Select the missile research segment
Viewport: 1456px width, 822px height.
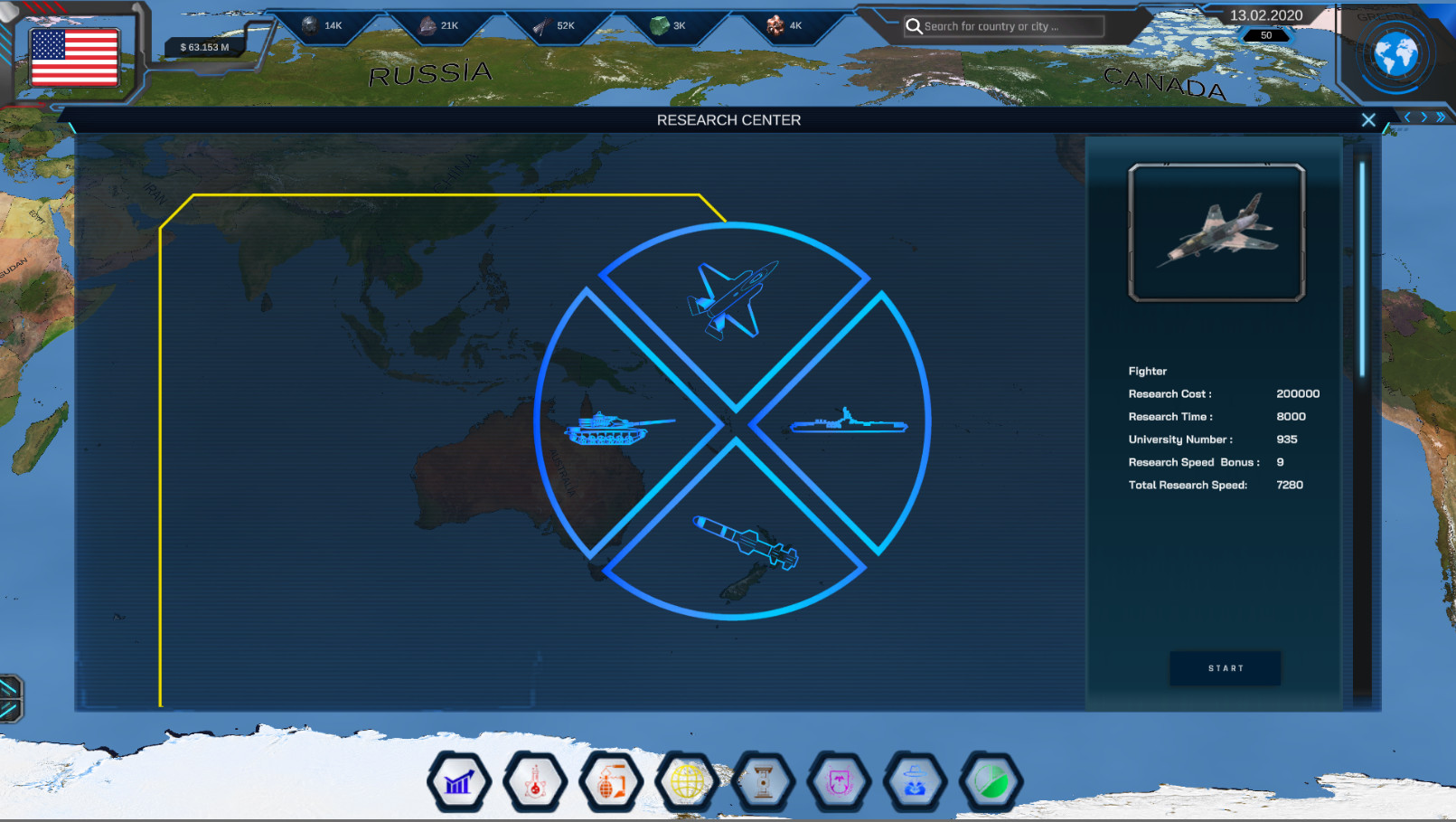744,542
